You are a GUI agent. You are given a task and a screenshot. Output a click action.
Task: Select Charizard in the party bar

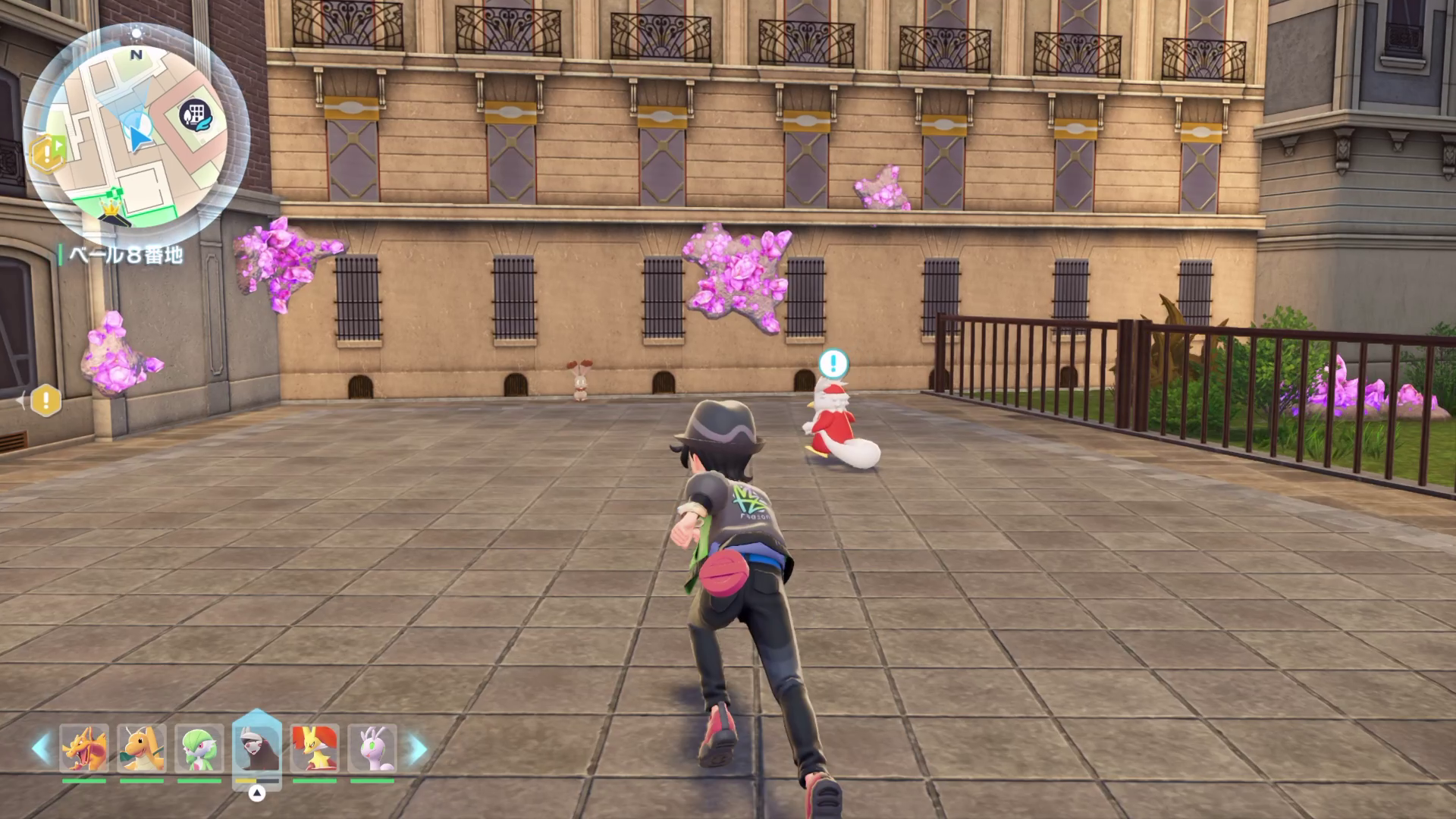(x=84, y=748)
